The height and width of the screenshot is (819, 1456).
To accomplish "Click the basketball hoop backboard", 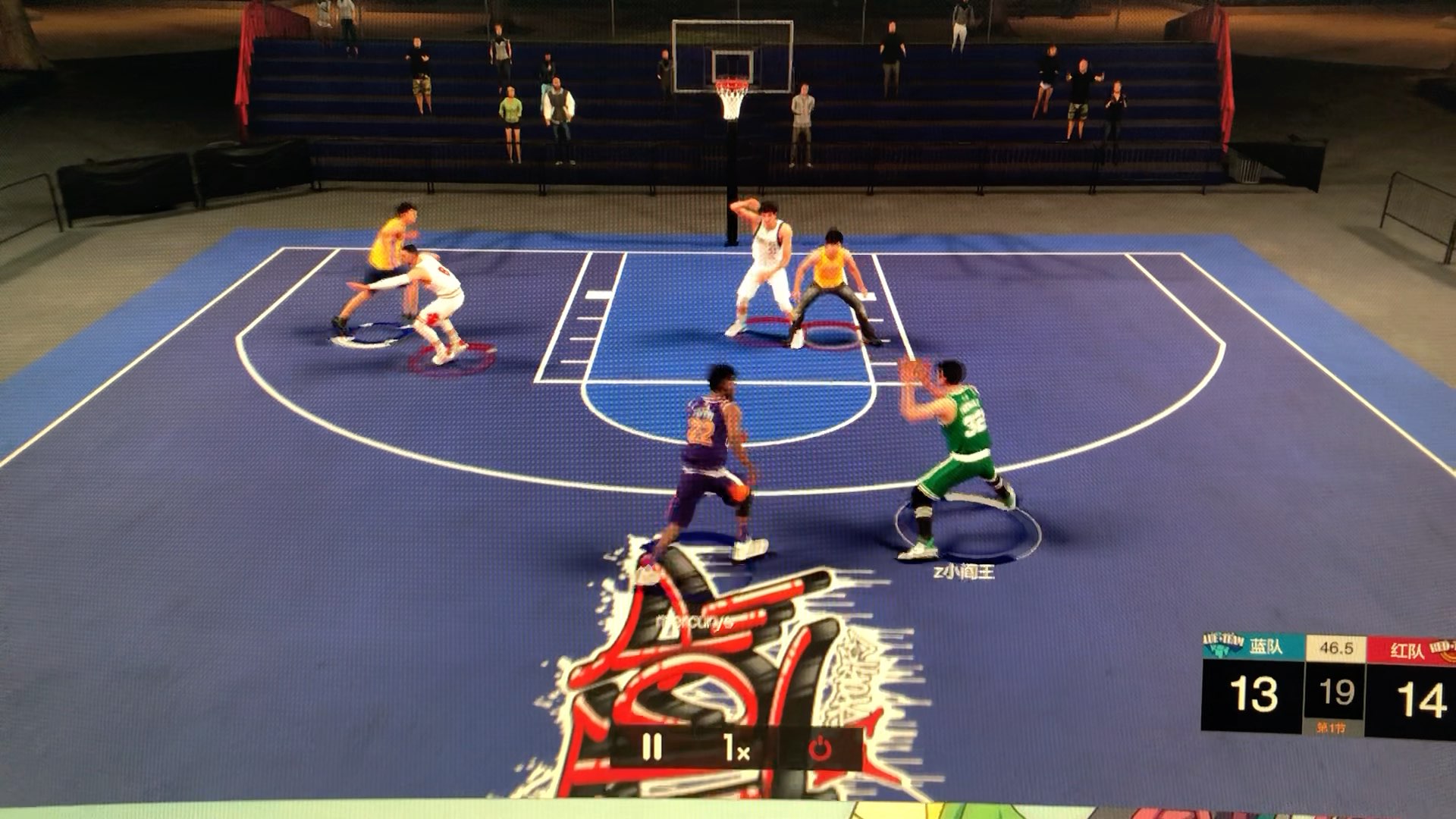I will tap(730, 57).
